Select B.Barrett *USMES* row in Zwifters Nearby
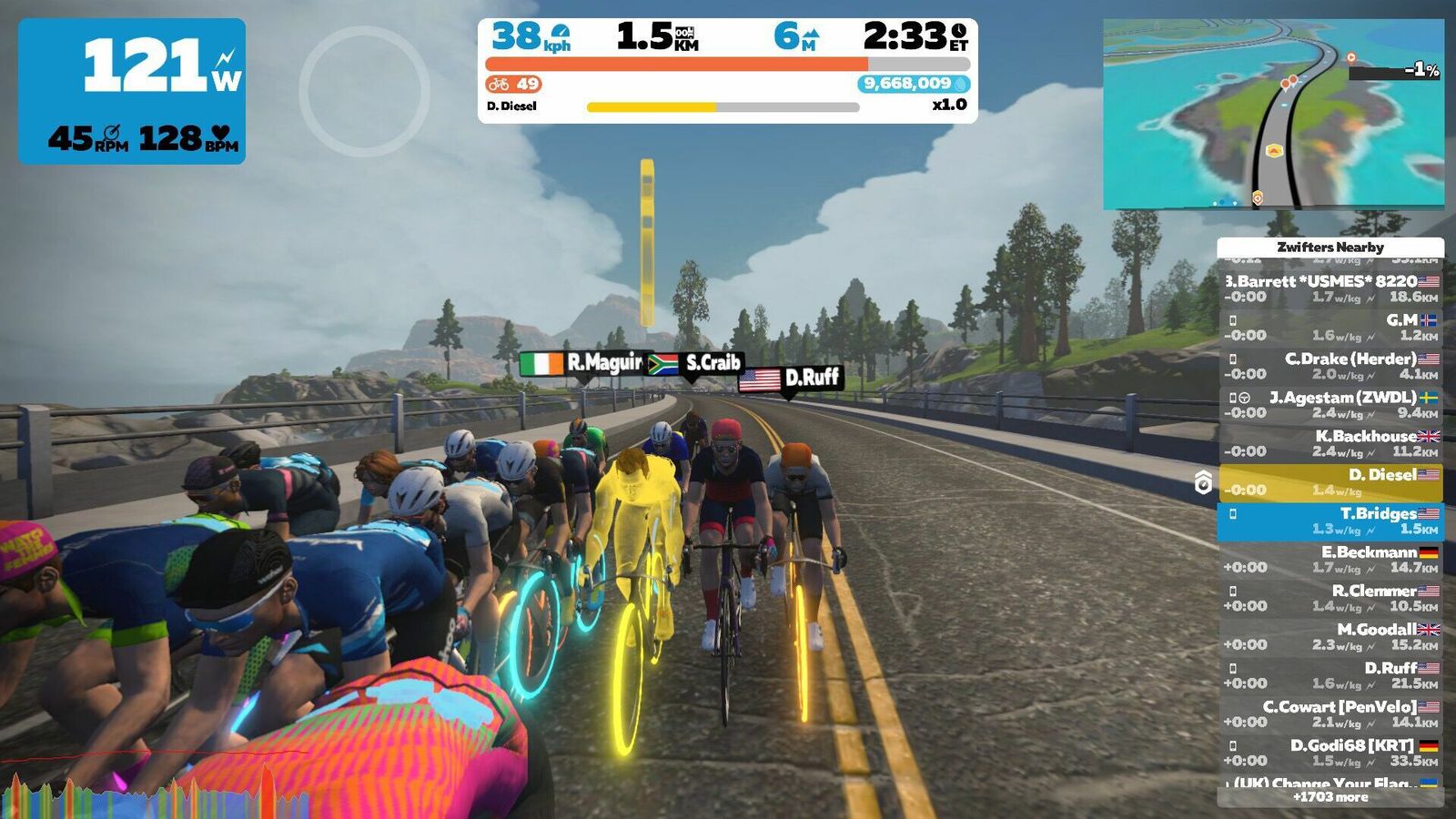The width and height of the screenshot is (1456, 819). [x=1330, y=288]
